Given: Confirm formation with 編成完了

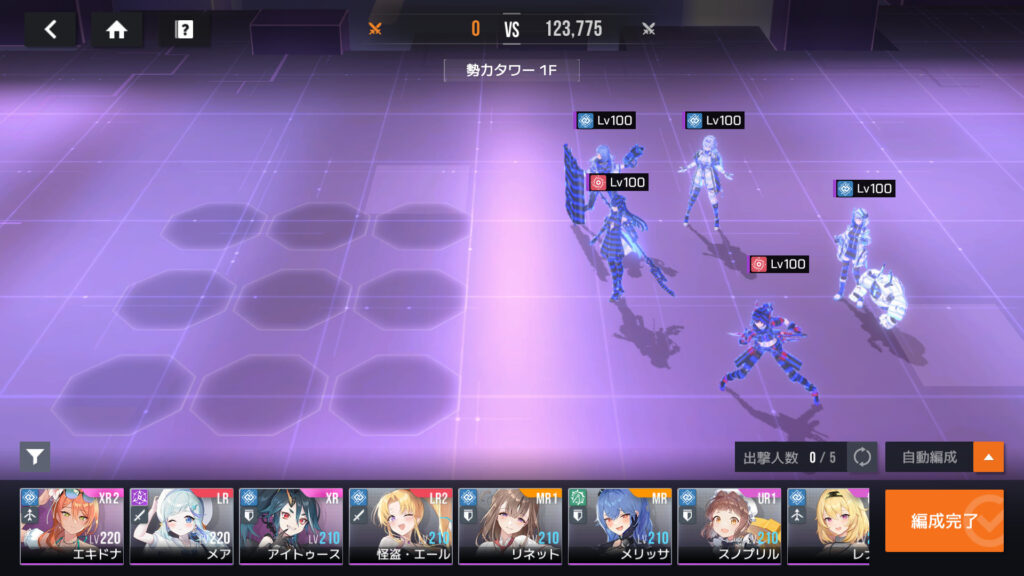Looking at the screenshot, I should pos(943,520).
